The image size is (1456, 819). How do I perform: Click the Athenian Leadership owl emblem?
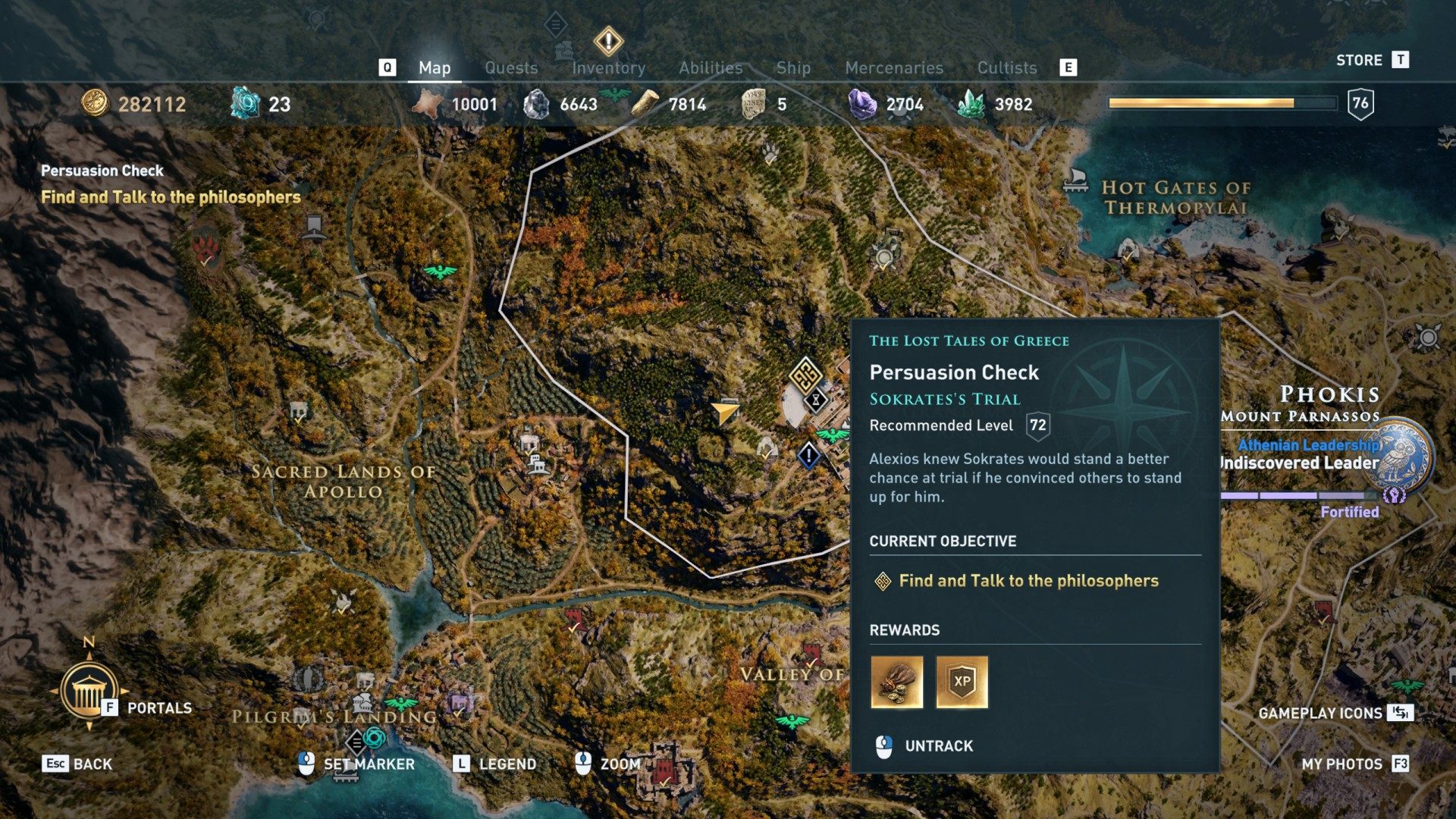[1403, 454]
